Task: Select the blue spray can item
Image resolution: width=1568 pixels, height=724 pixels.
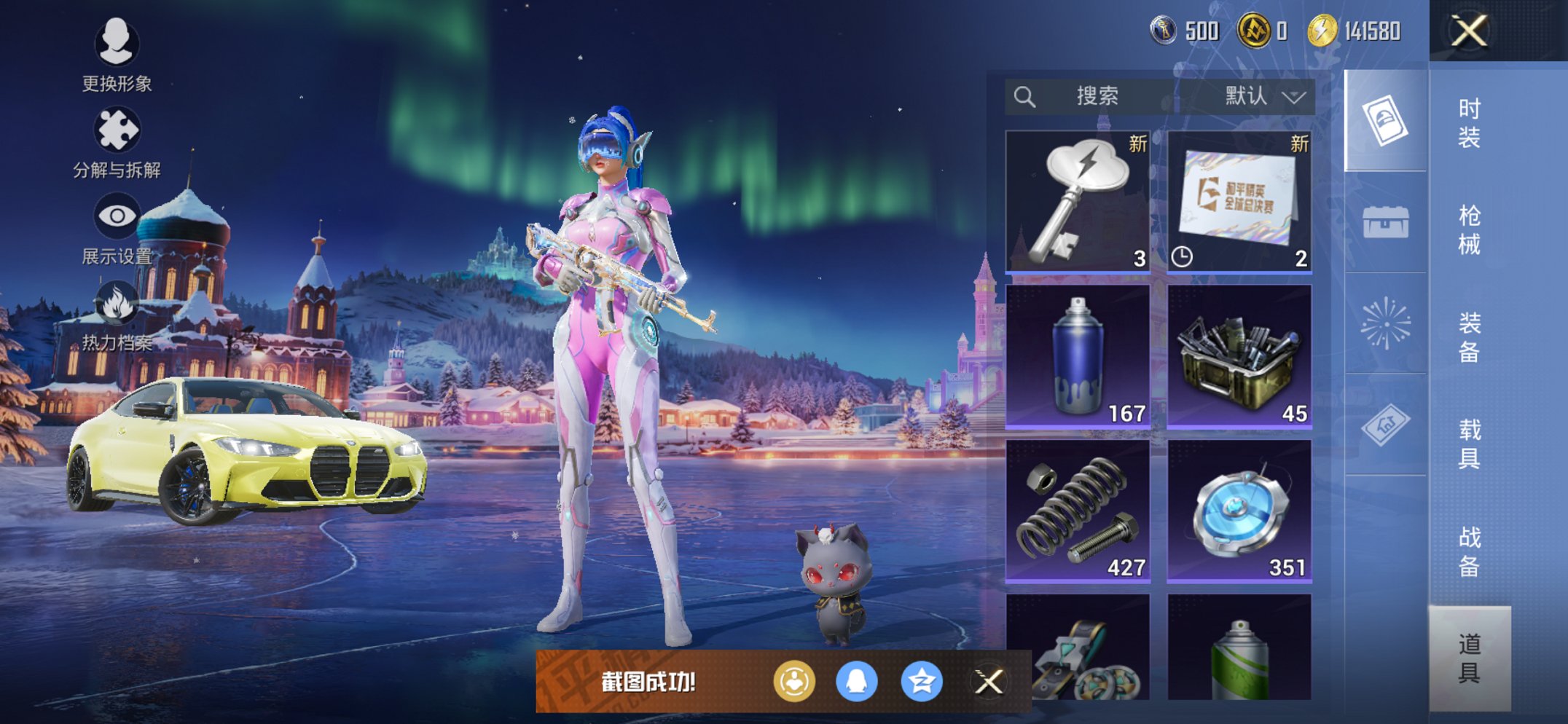Action: [x=1078, y=355]
